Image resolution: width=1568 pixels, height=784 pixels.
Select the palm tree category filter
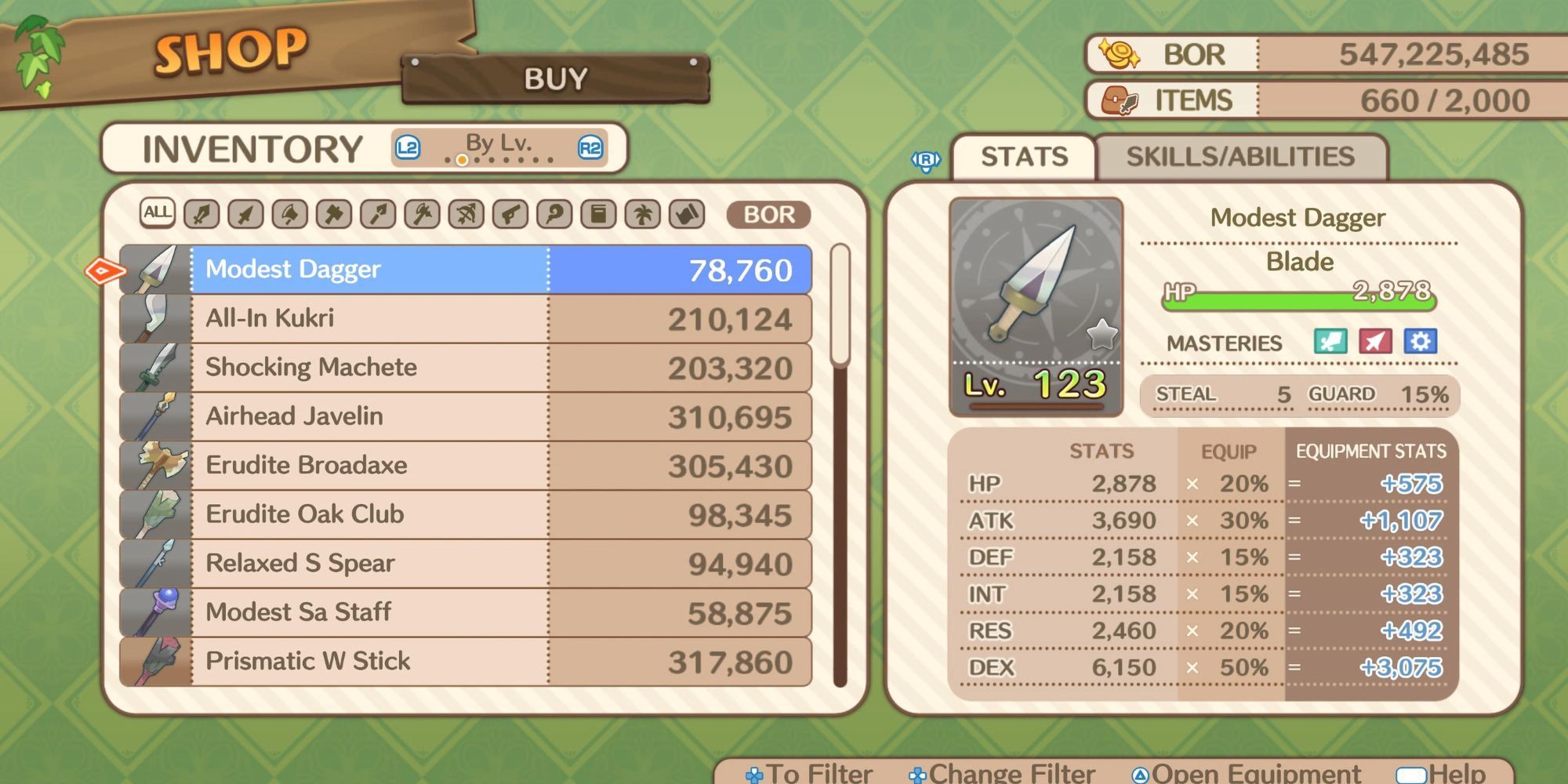643,214
